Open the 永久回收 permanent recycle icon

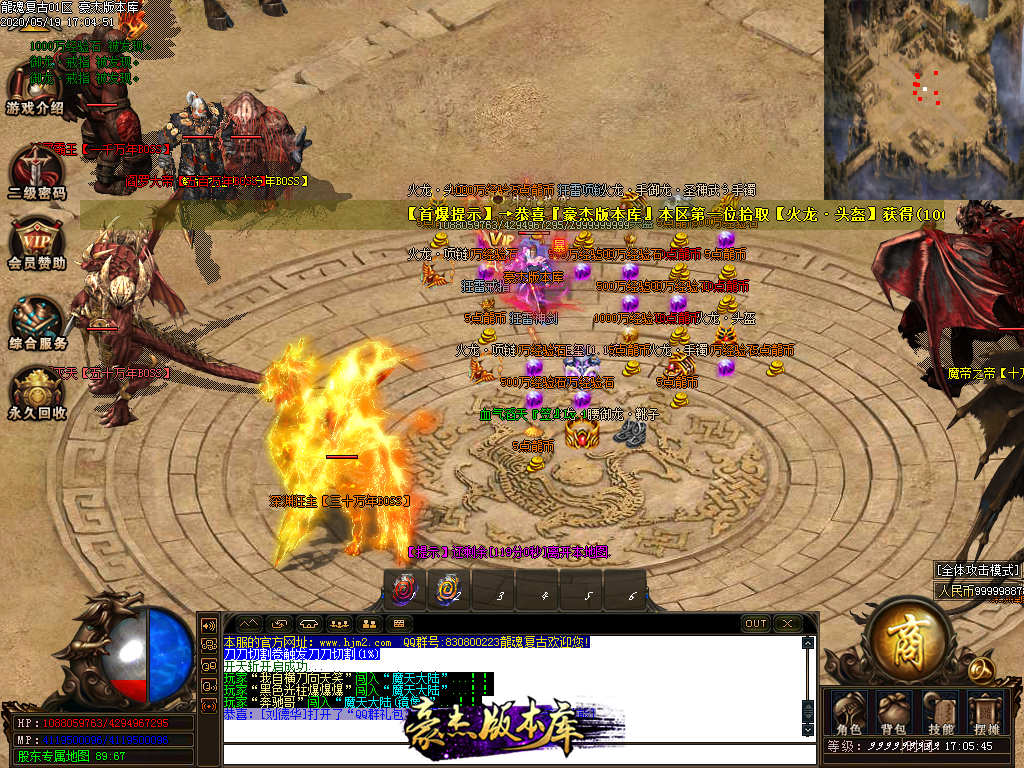(x=37, y=391)
